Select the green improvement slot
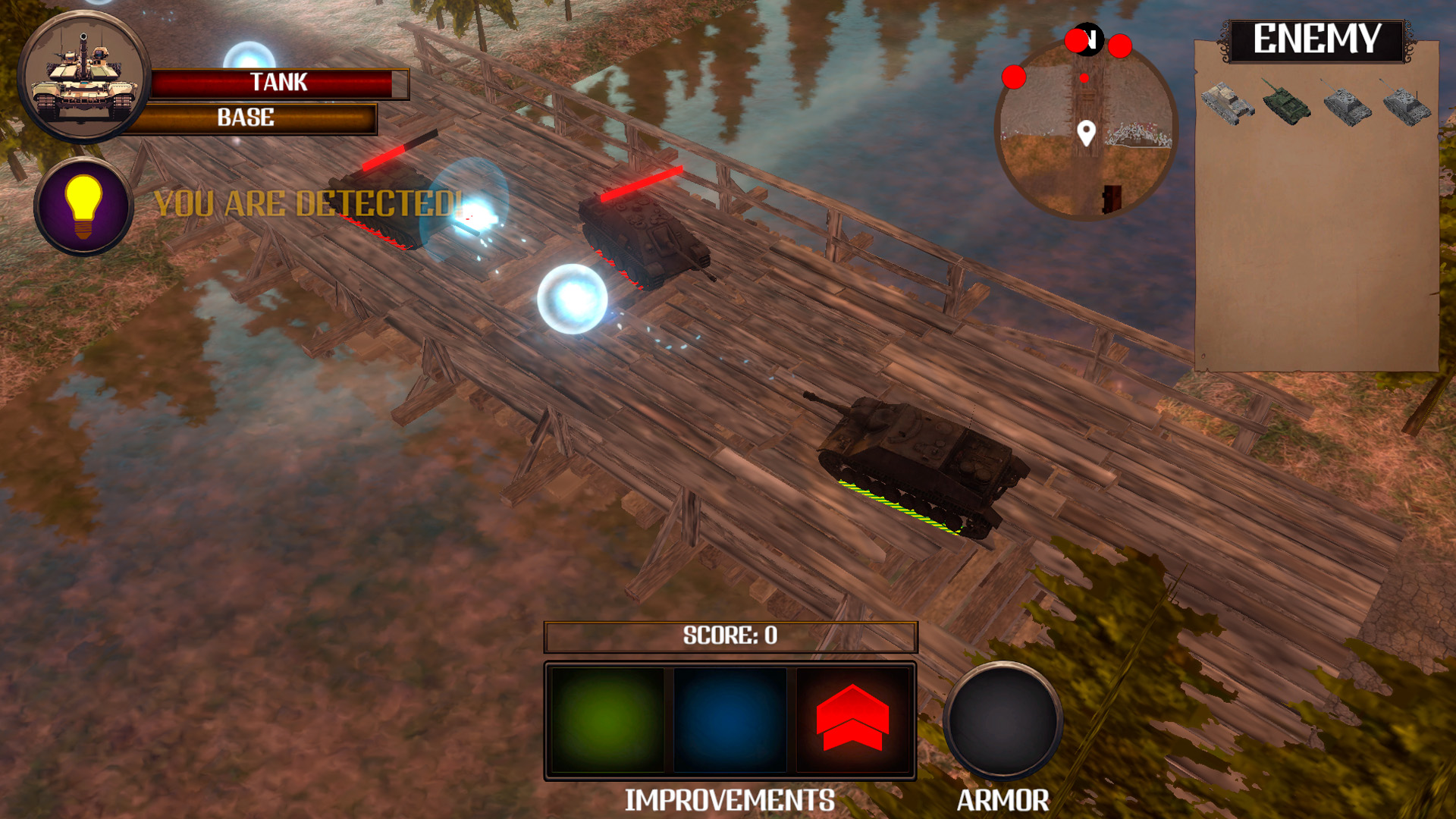 [x=607, y=720]
